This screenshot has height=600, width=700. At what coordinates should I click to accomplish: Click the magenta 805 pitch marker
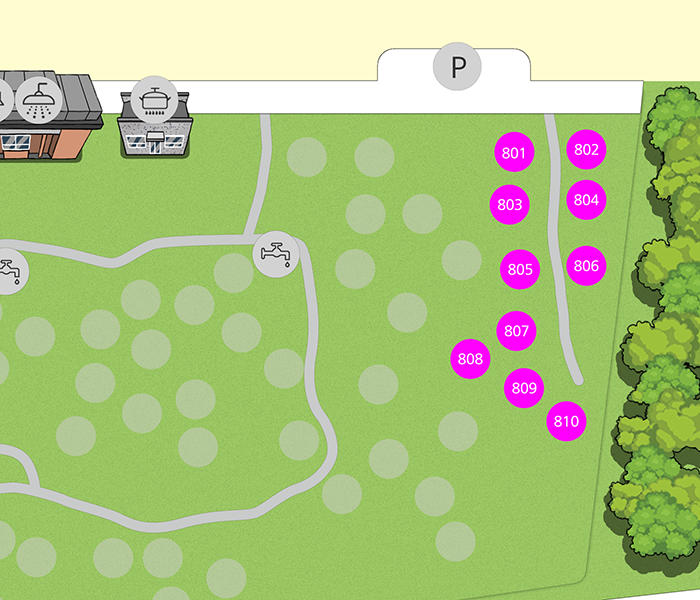(x=520, y=269)
